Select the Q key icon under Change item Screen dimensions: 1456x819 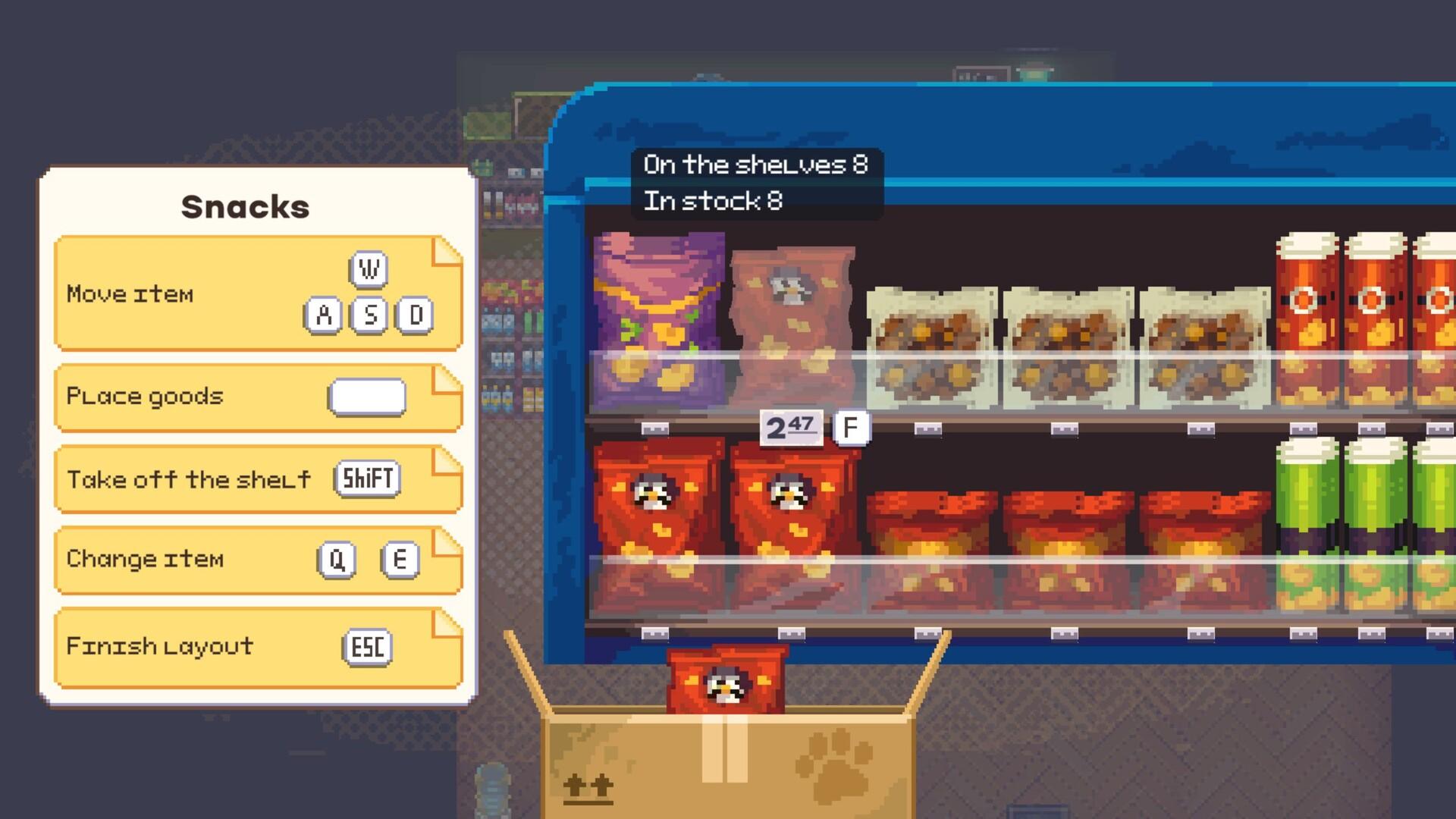(337, 560)
